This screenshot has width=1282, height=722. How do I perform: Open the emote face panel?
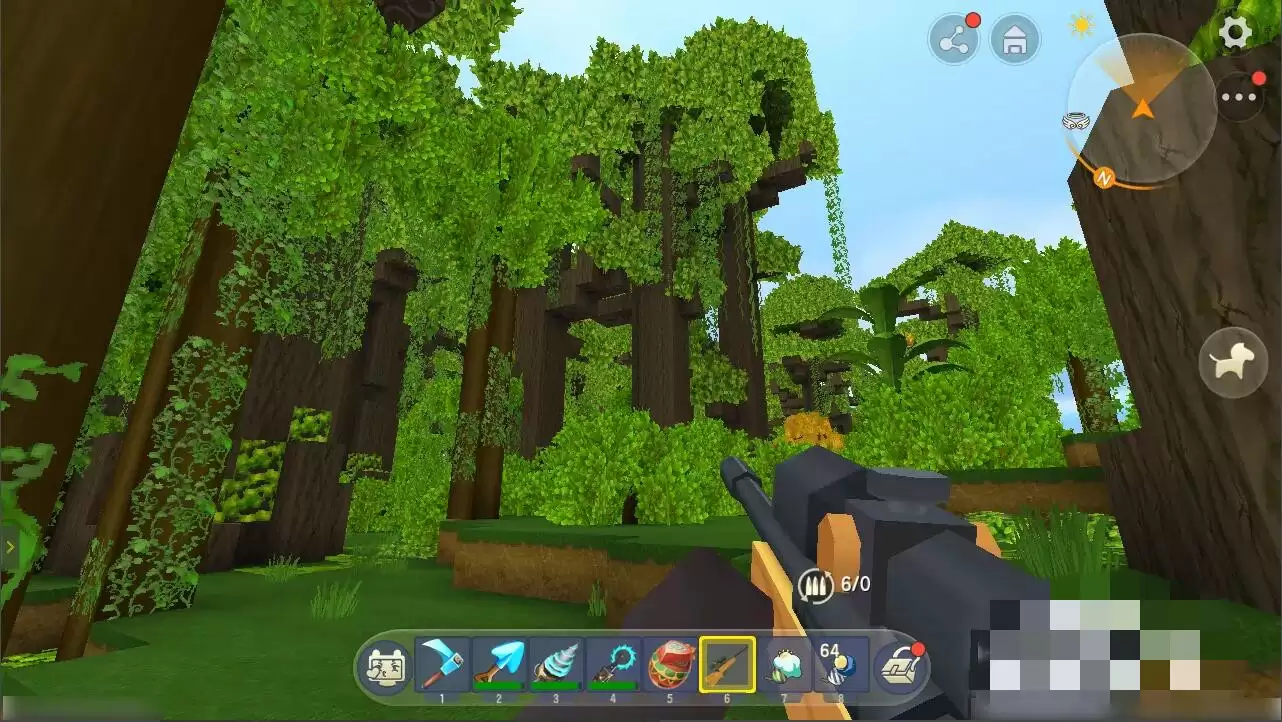(x=385, y=665)
